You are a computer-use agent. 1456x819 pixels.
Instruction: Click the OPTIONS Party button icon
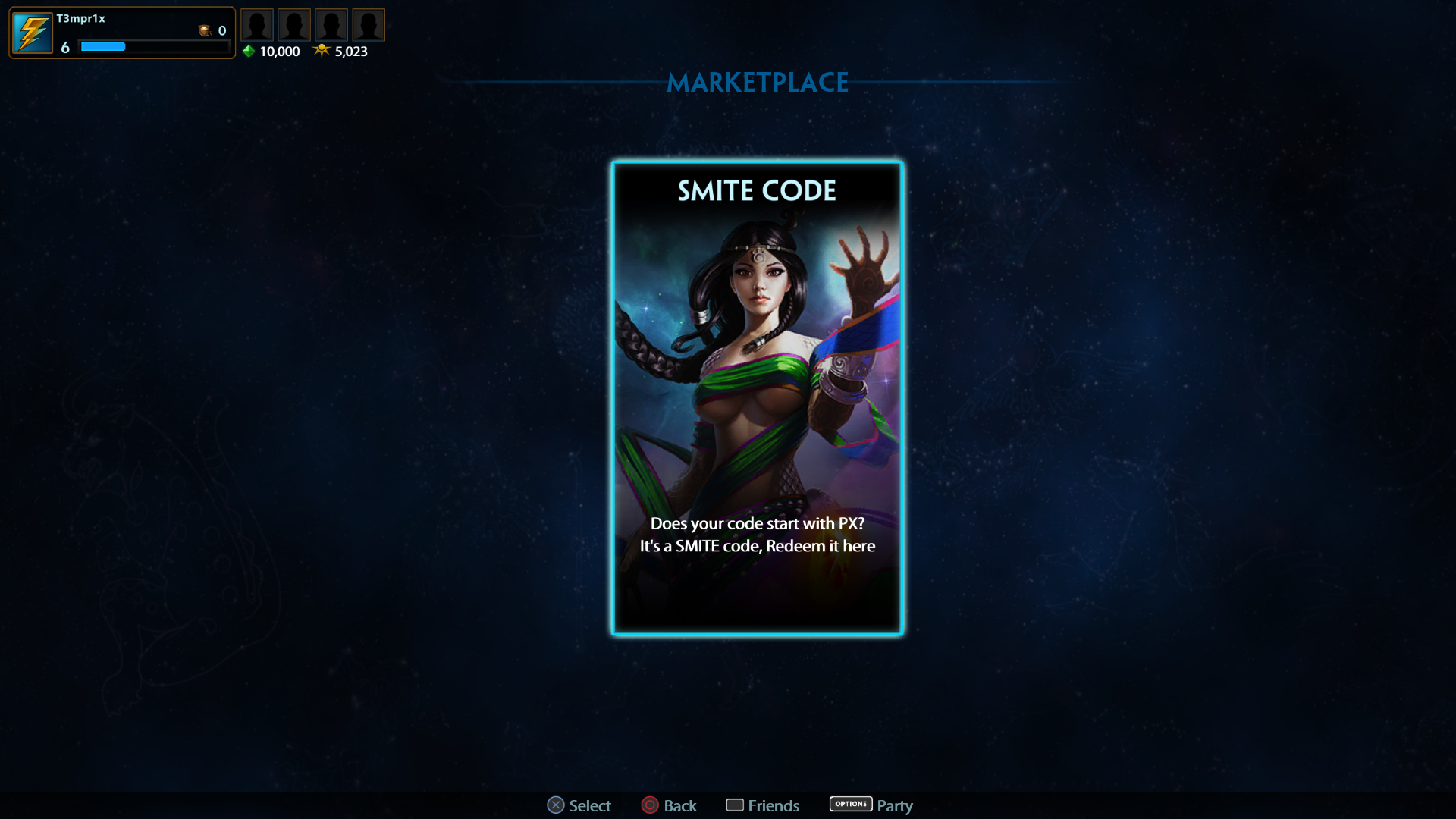[851, 805]
